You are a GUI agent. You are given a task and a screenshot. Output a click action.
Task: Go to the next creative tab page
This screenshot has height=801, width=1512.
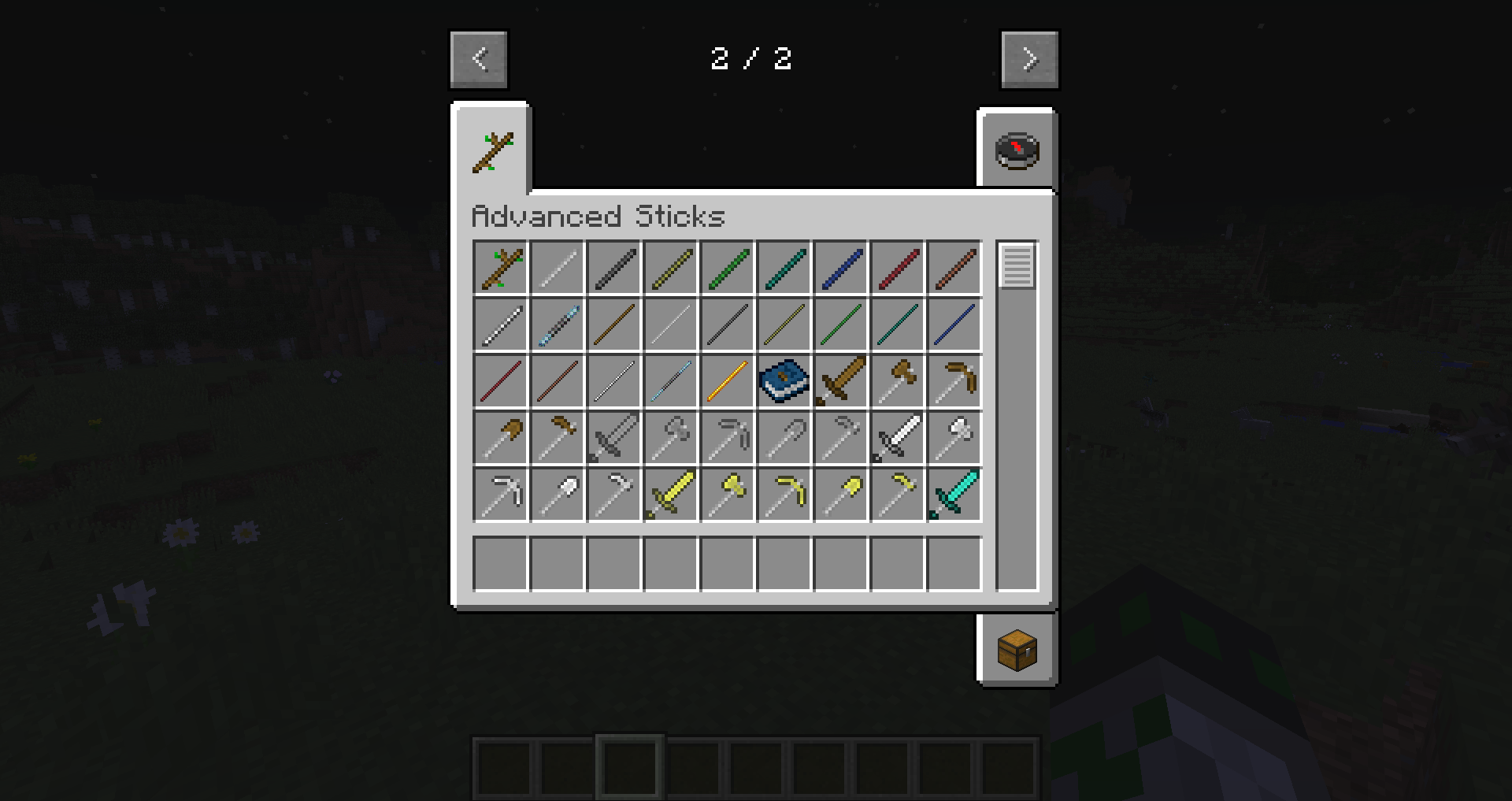pyautogui.click(x=1029, y=59)
